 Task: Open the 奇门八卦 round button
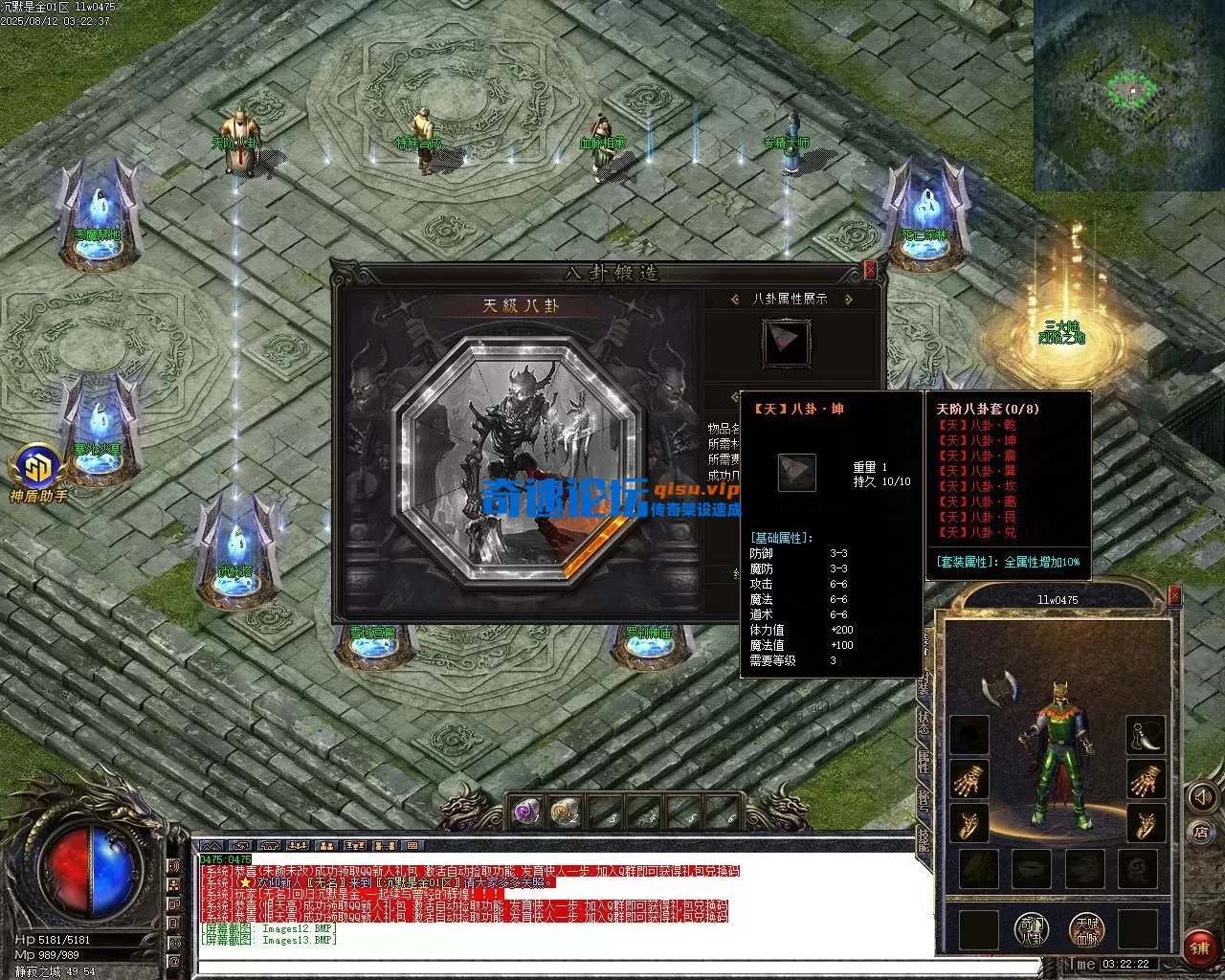1033,929
